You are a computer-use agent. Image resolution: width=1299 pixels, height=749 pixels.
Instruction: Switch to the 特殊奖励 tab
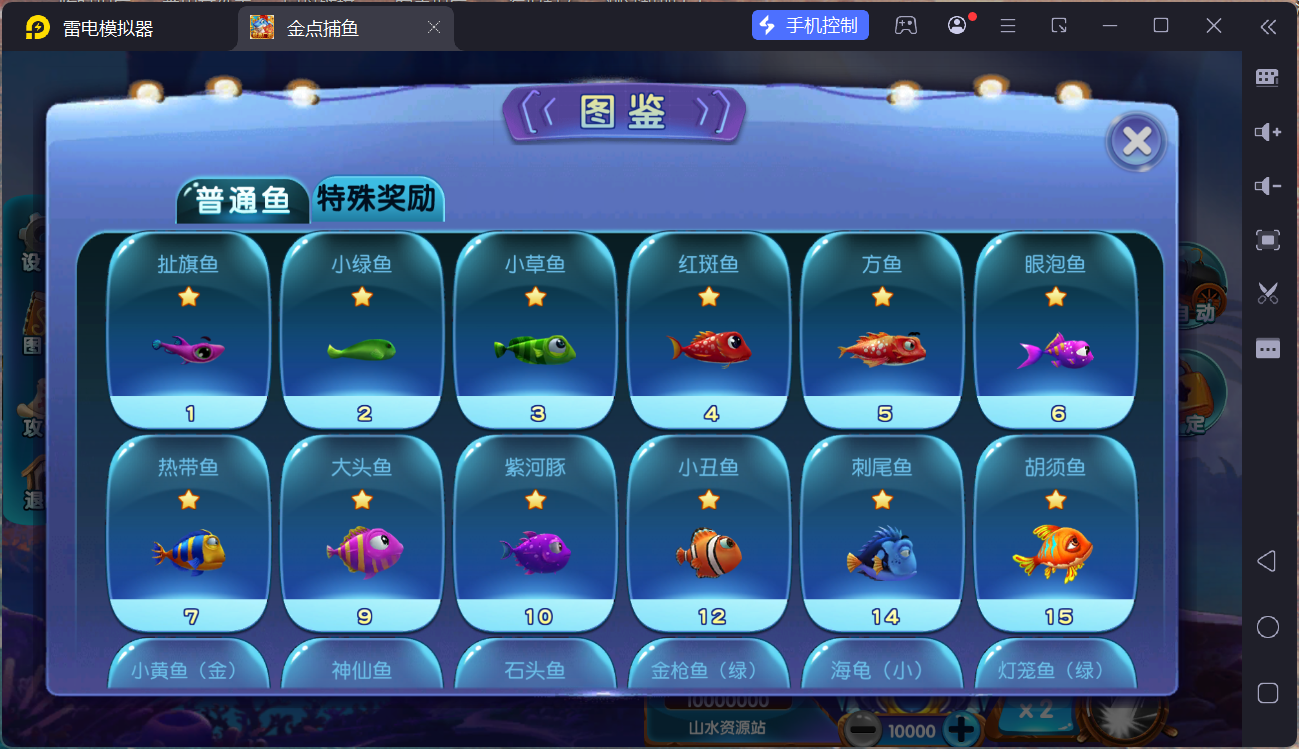click(x=377, y=199)
